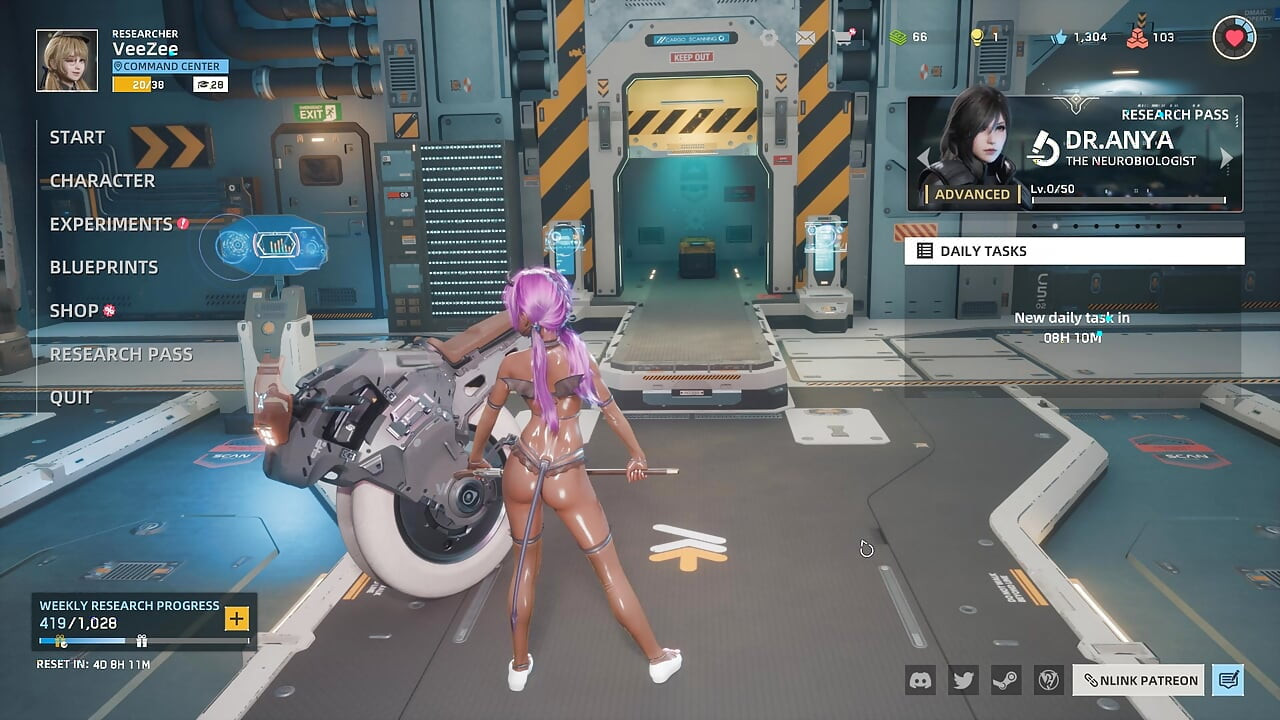Open the CHARACTER menu
The image size is (1280, 720).
point(103,181)
